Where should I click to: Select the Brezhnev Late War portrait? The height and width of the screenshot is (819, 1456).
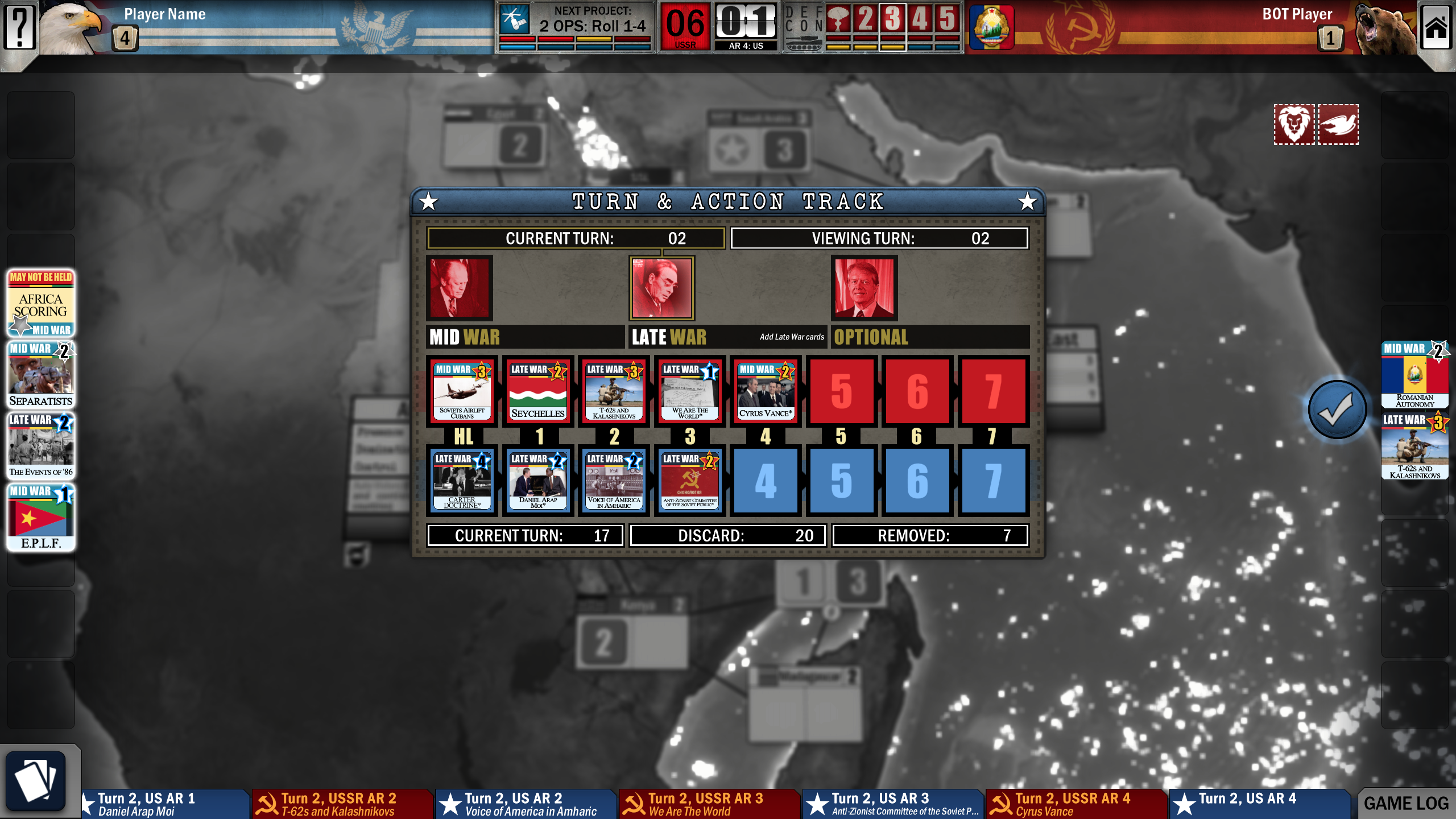pyautogui.click(x=662, y=288)
